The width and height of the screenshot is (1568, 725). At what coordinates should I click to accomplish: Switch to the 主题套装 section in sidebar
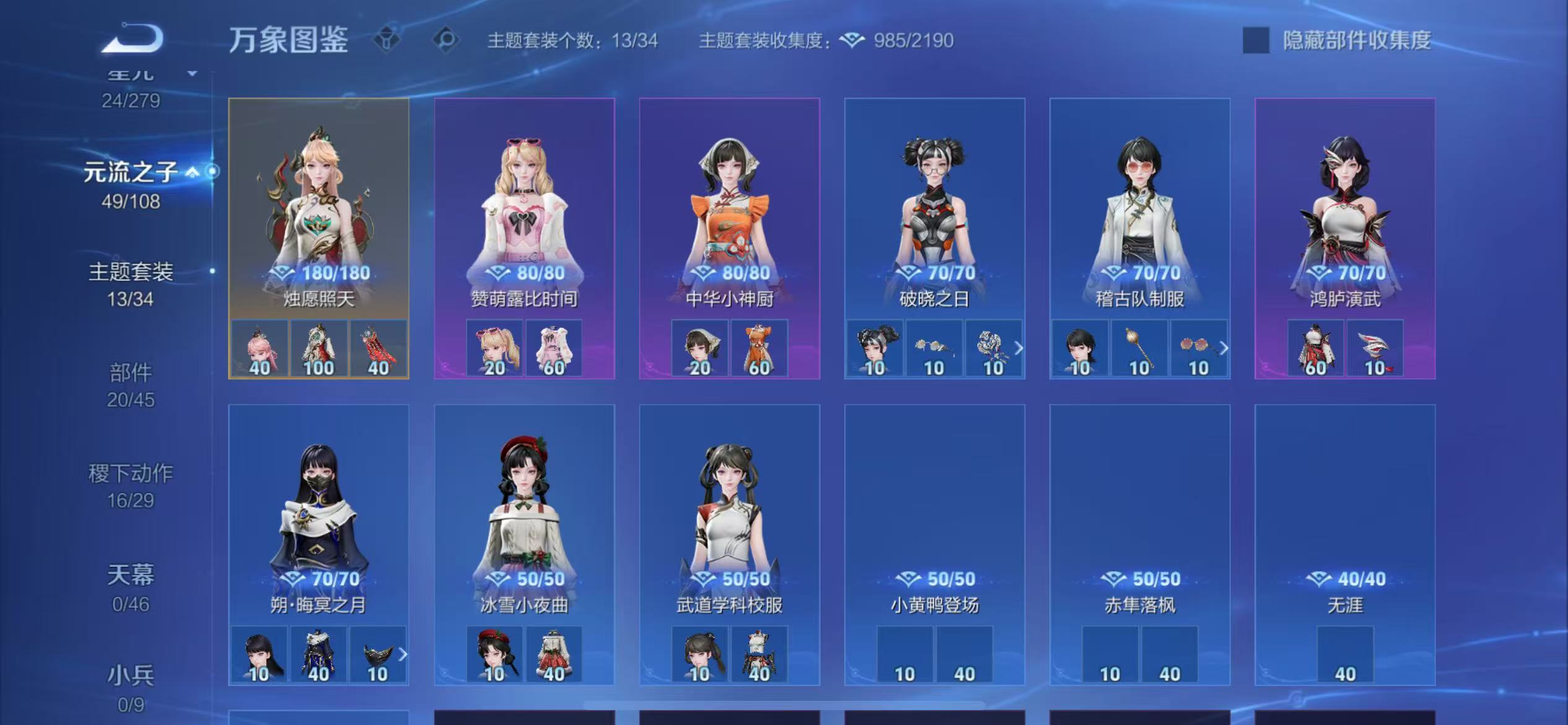click(130, 271)
